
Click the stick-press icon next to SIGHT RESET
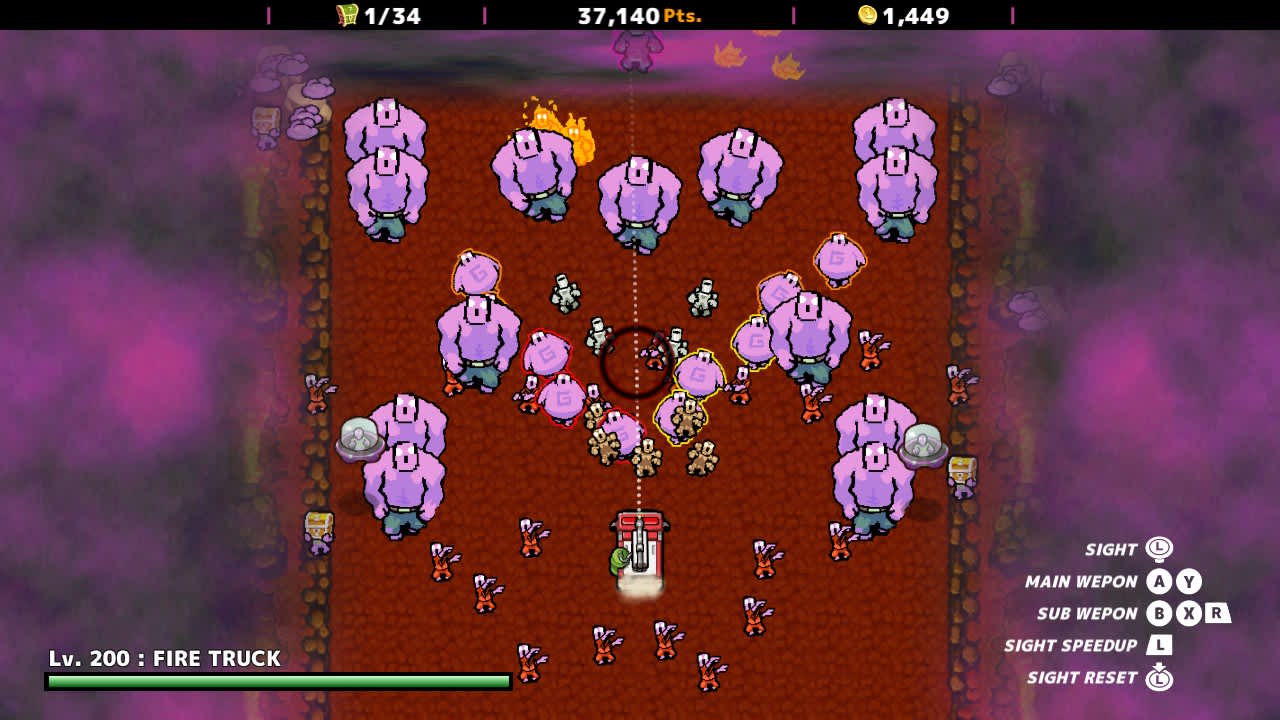click(x=1160, y=678)
